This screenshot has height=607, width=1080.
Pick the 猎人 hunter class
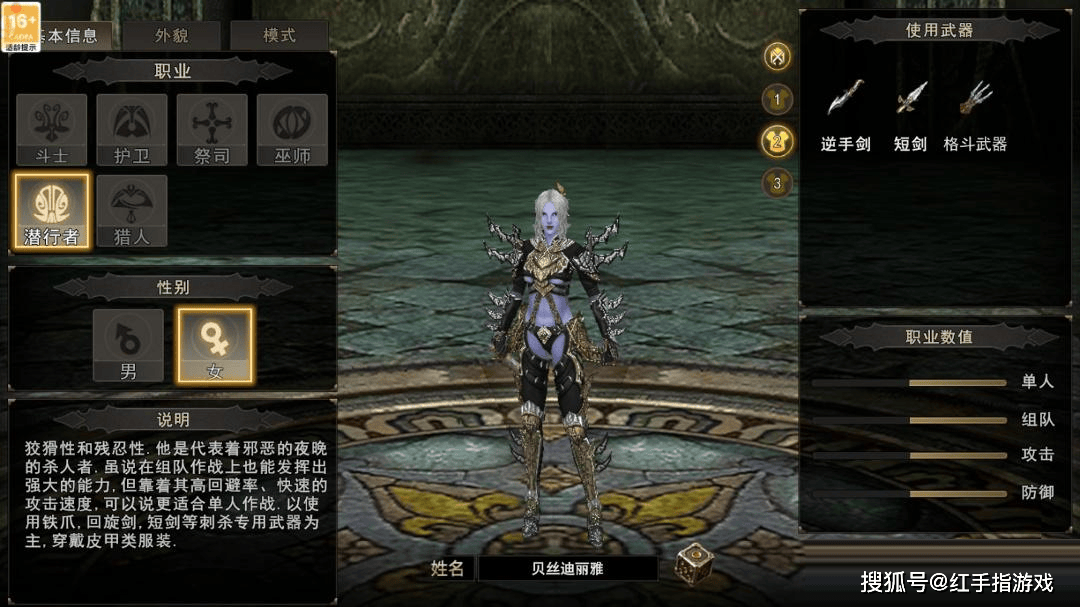click(131, 210)
